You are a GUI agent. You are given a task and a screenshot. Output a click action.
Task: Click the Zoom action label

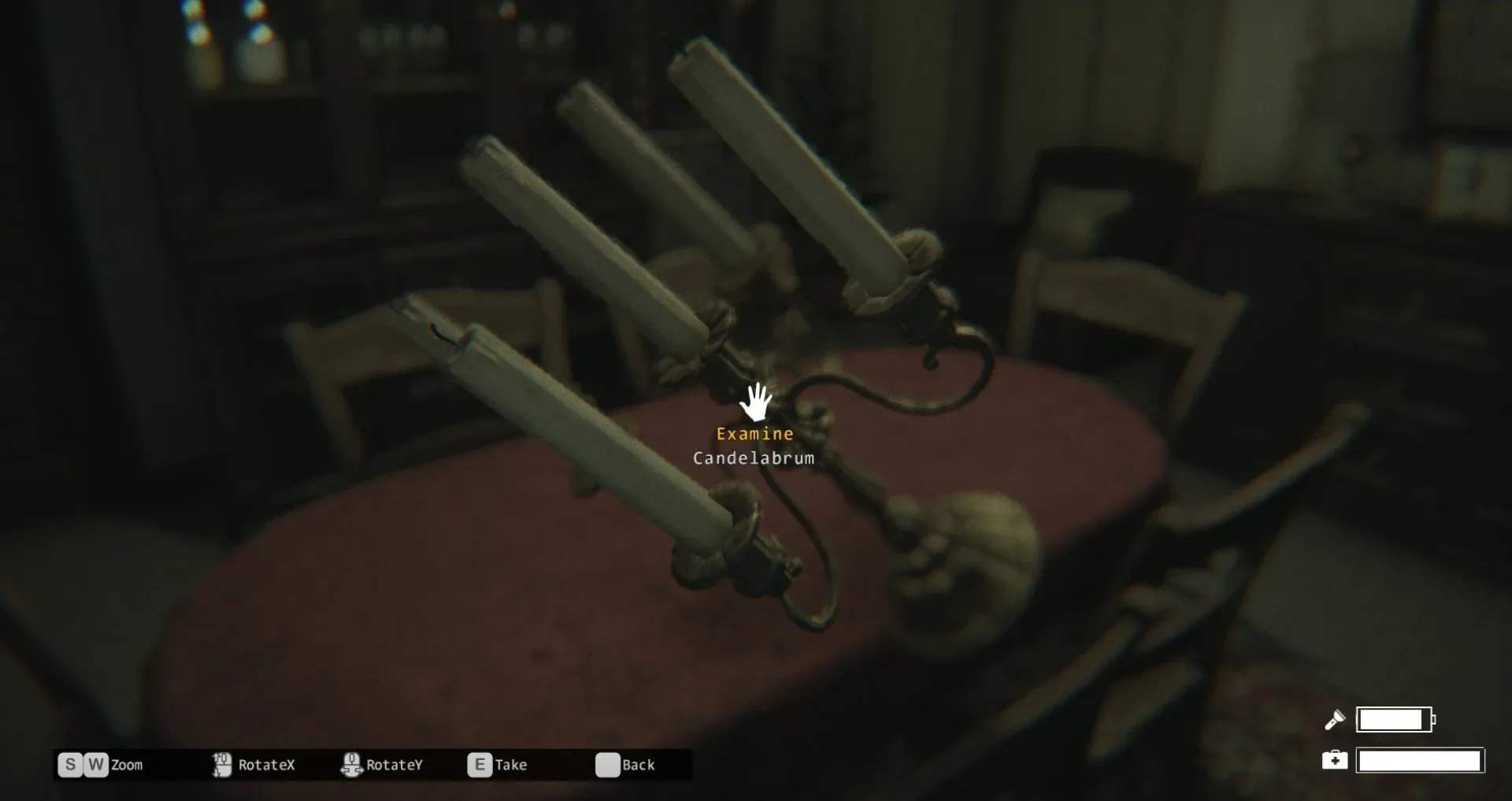(x=127, y=764)
